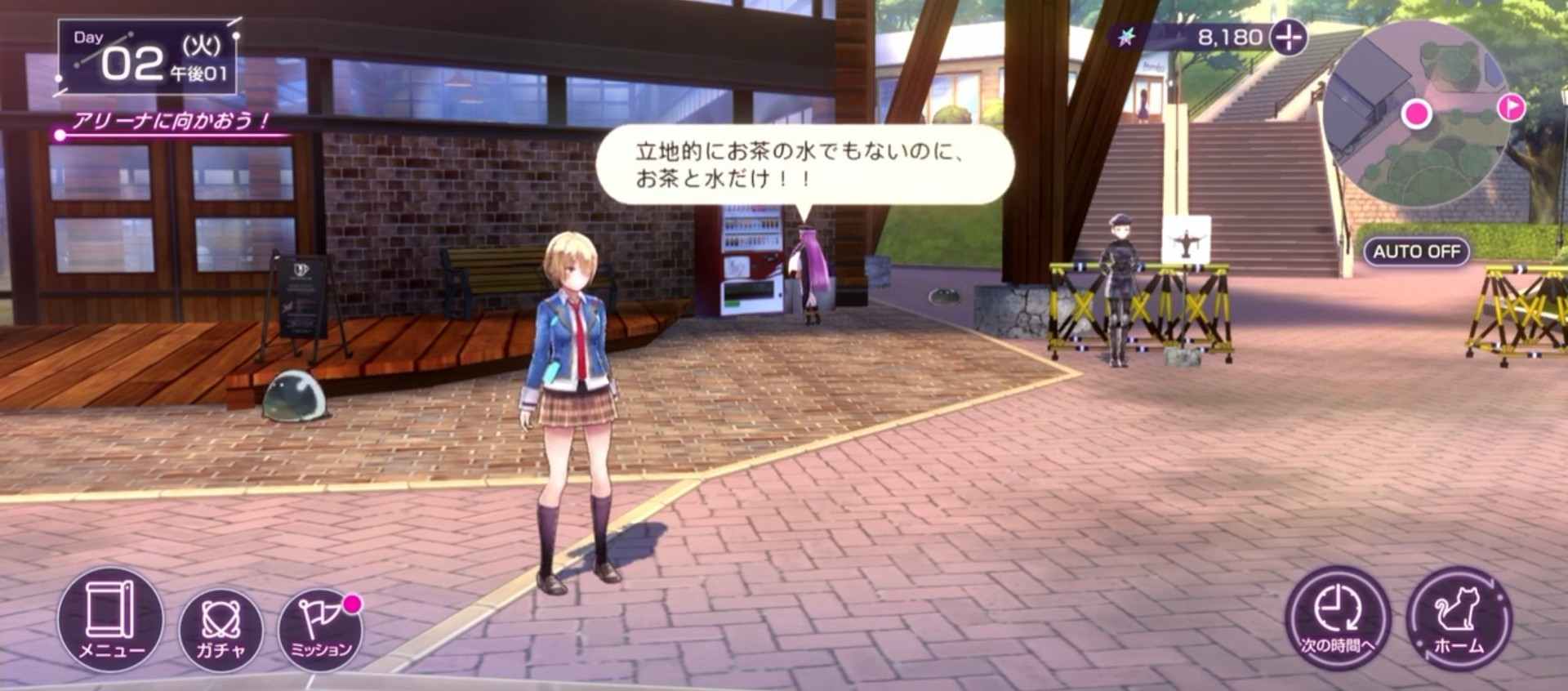Open the ミッション missions list
This screenshot has height=691, width=1568.
click(x=320, y=629)
